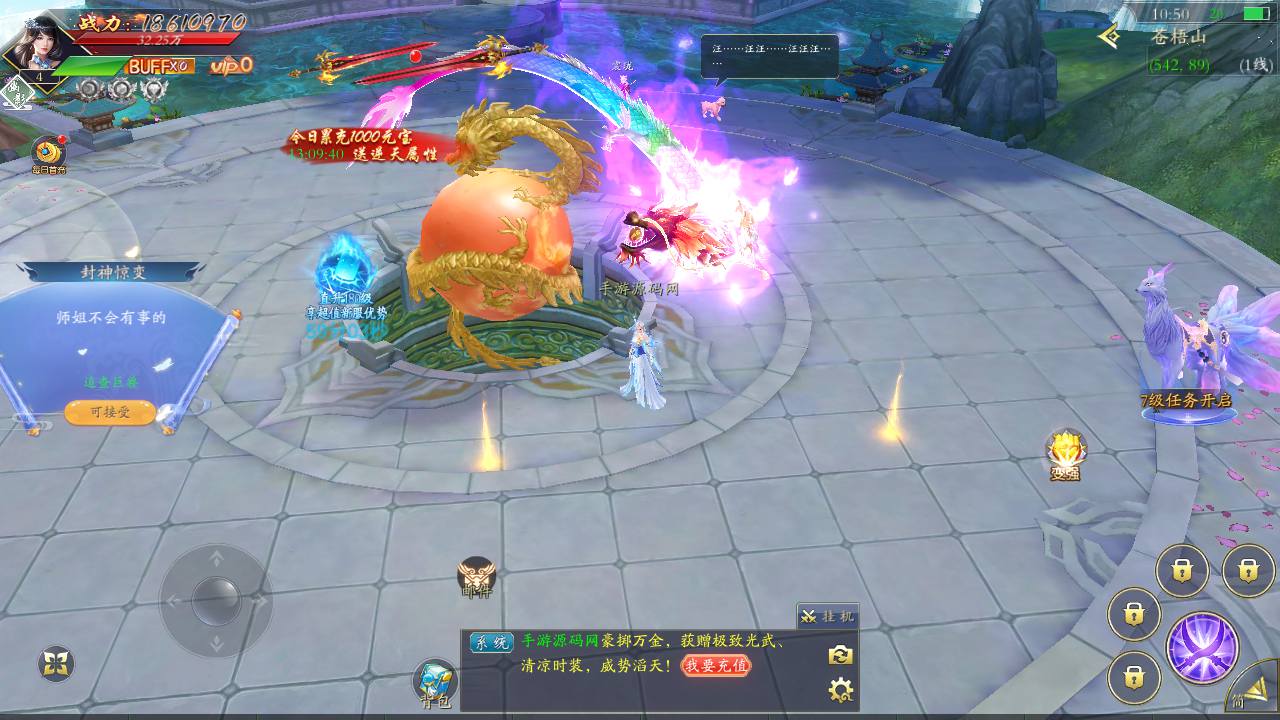The height and width of the screenshot is (720, 1280).
Task: Open the 变强 get-stronger icon
Action: (1065, 455)
